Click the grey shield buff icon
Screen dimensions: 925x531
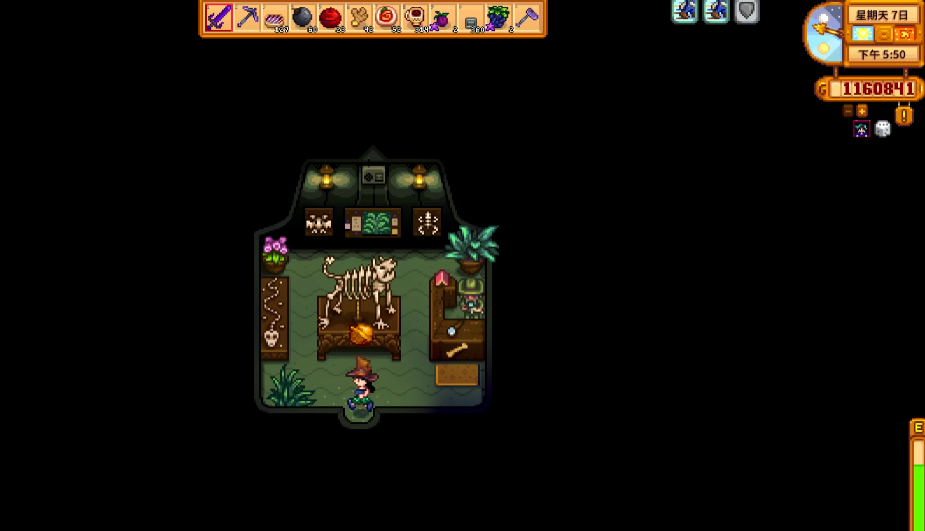click(747, 11)
